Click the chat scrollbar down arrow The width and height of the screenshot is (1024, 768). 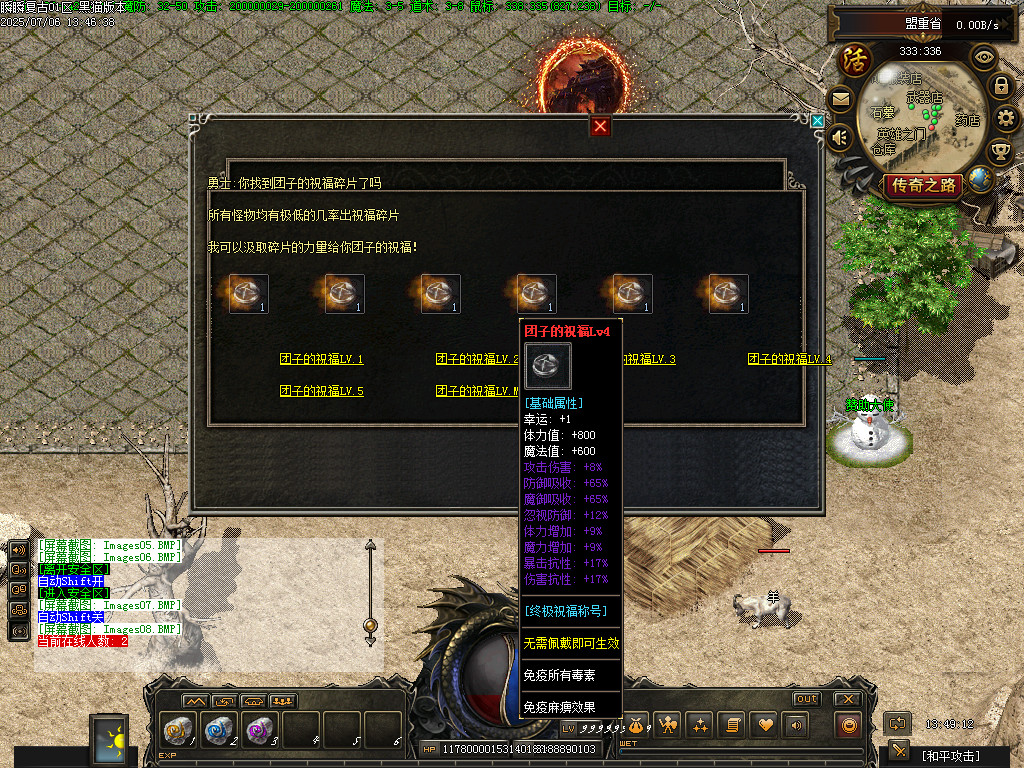371,642
